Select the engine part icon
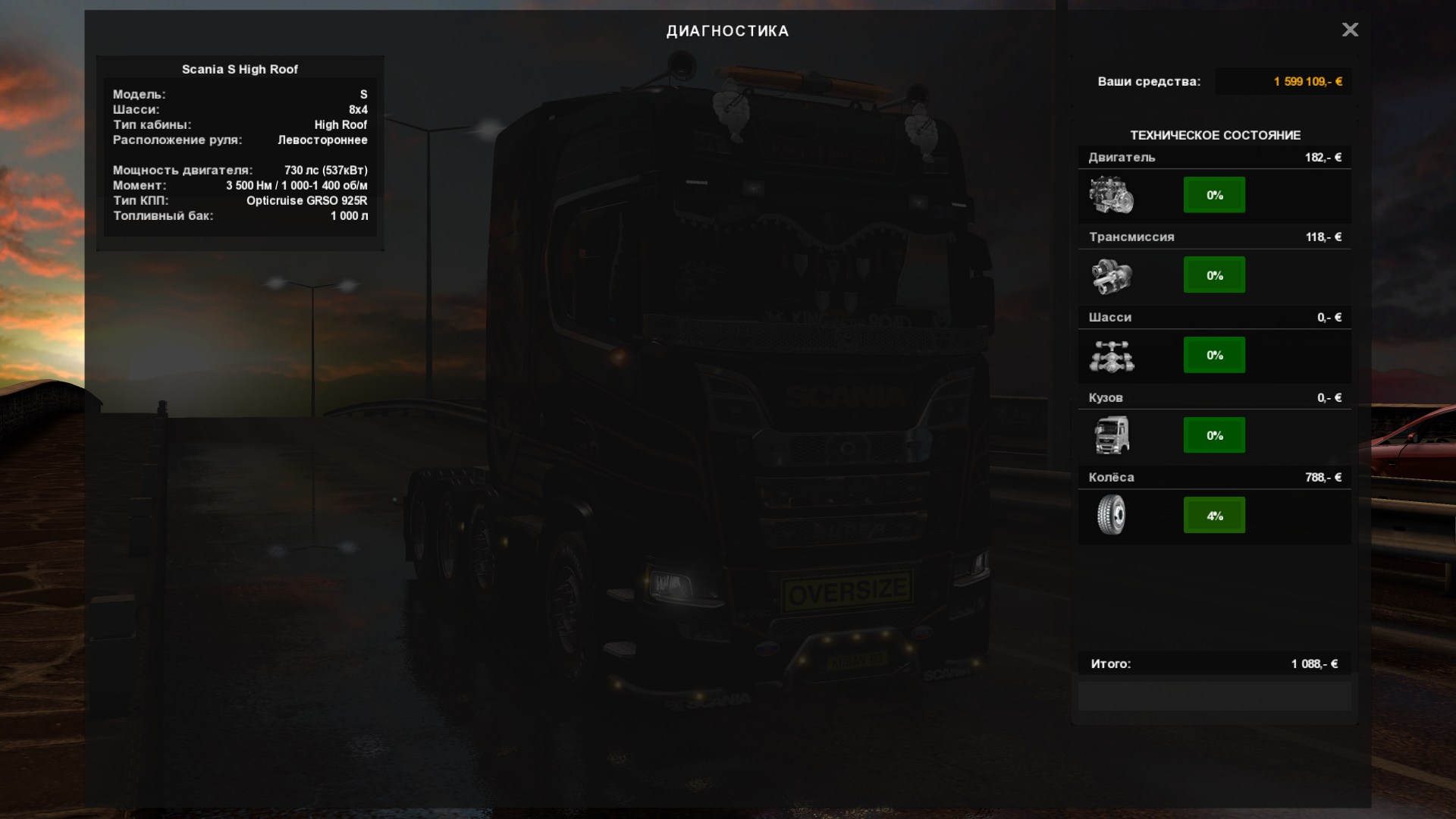The width and height of the screenshot is (1456, 819). pos(1112,195)
